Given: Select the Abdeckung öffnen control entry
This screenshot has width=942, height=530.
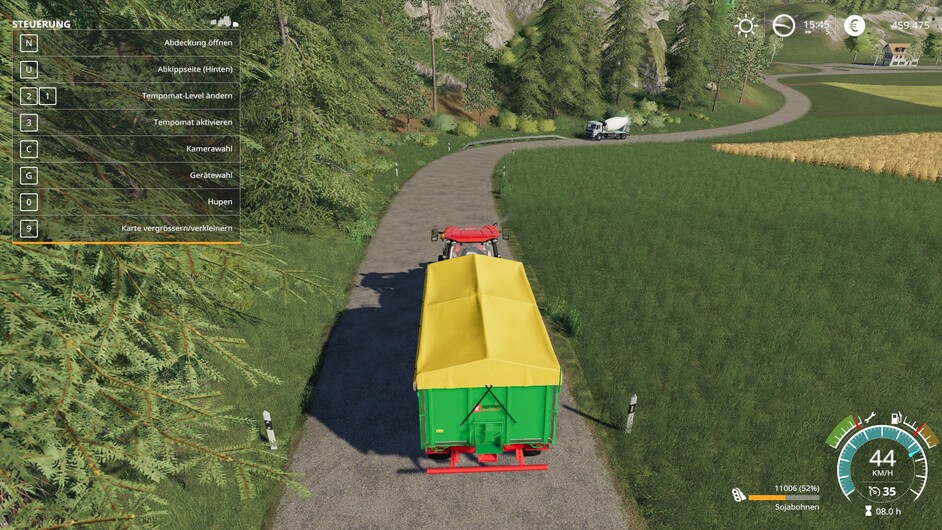Looking at the screenshot, I should 126,44.
